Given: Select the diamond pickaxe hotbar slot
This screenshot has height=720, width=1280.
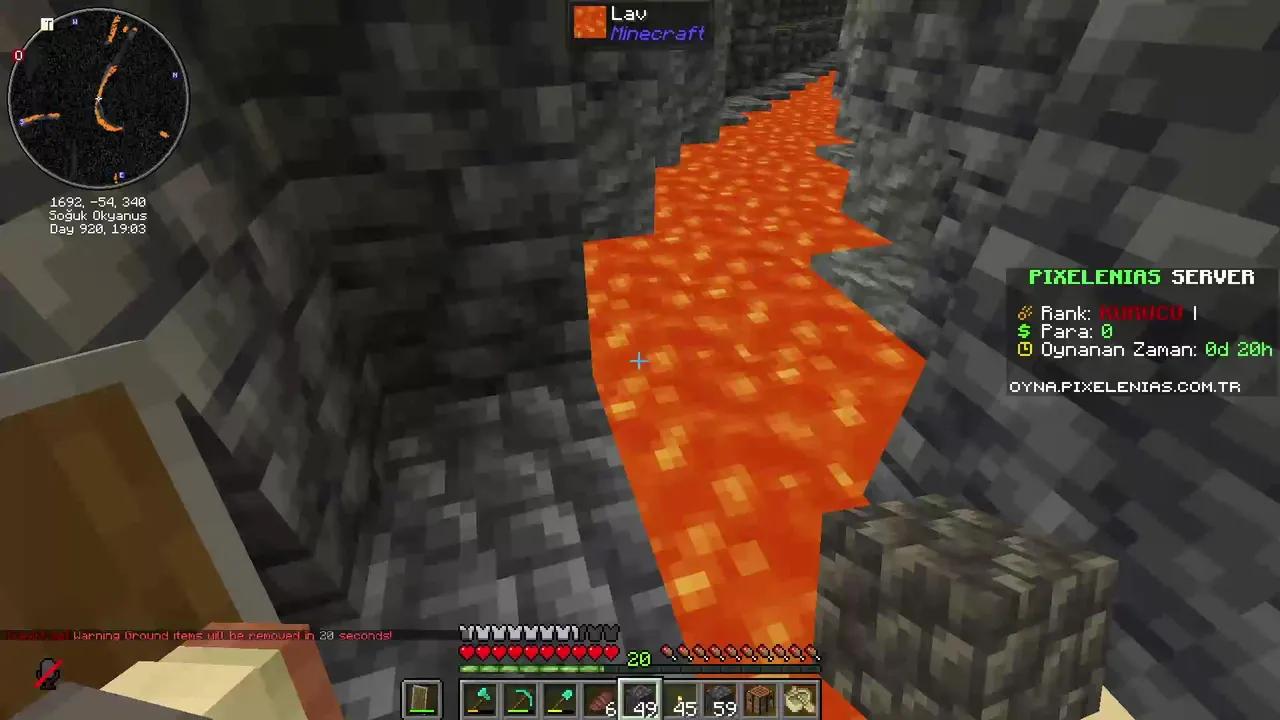Looking at the screenshot, I should [x=519, y=698].
